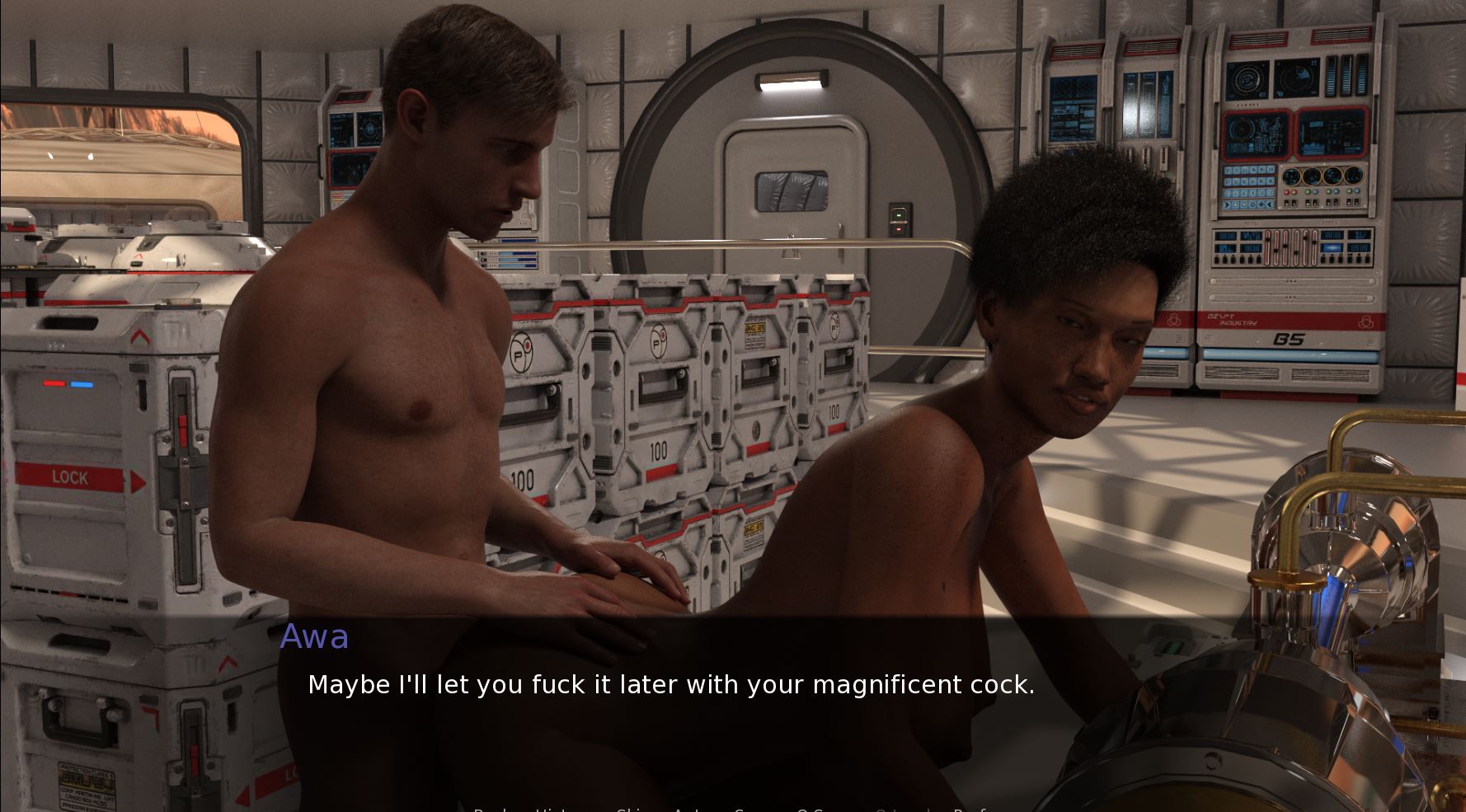Toggle Auto-advance in the quick menu
Viewport: 1466px width, 812px height.
pos(691,810)
